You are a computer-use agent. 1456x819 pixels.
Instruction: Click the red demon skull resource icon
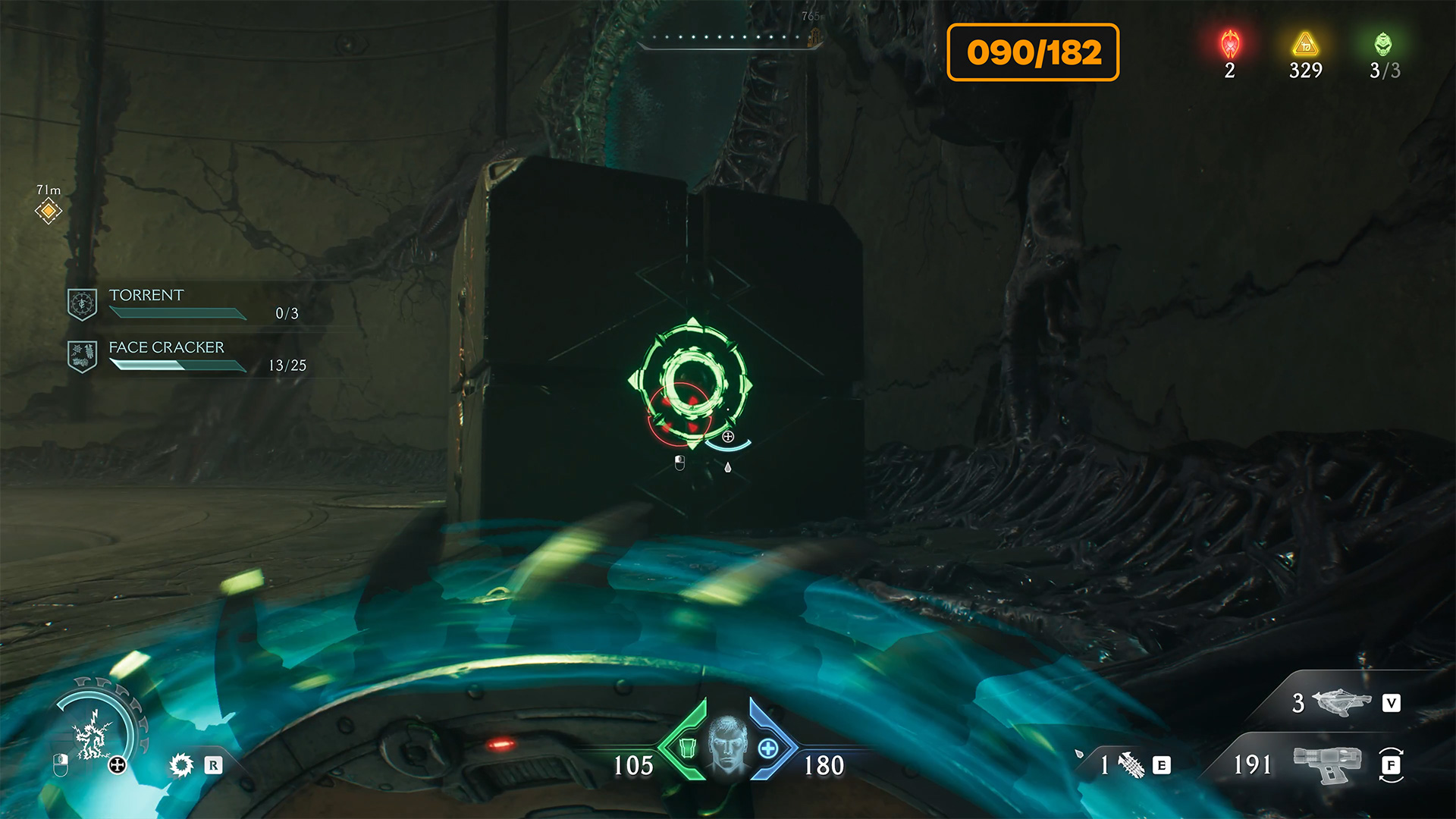1230,45
